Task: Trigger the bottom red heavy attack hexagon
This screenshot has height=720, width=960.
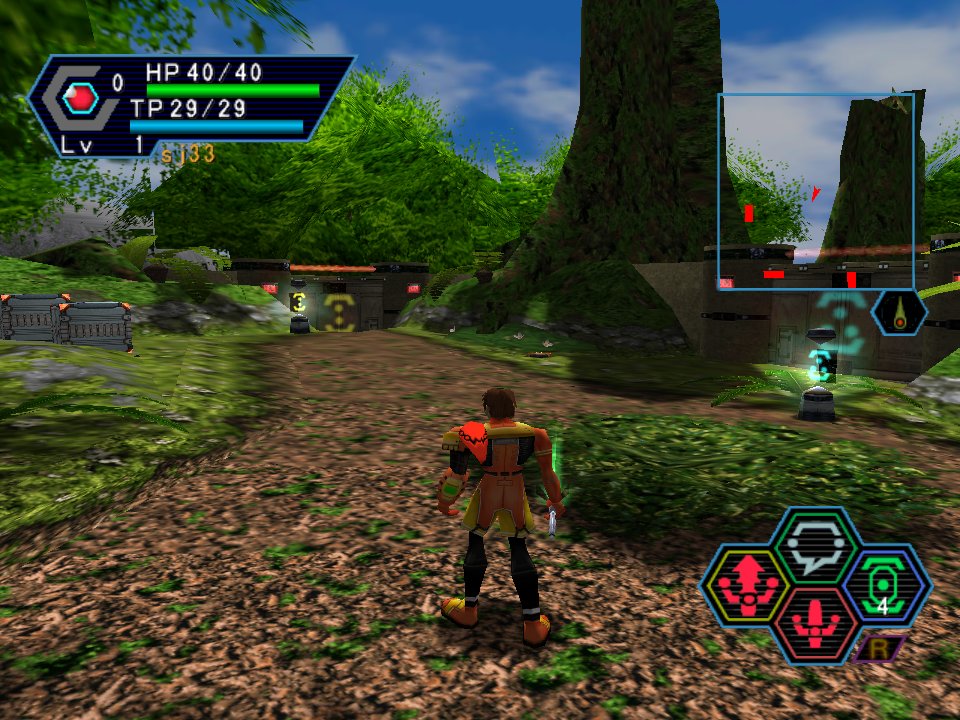Action: (x=816, y=627)
